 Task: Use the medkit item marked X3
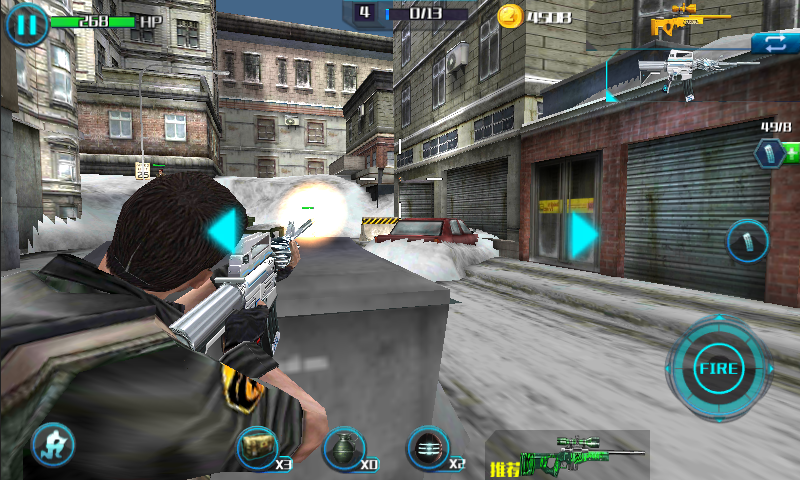[x=259, y=447]
